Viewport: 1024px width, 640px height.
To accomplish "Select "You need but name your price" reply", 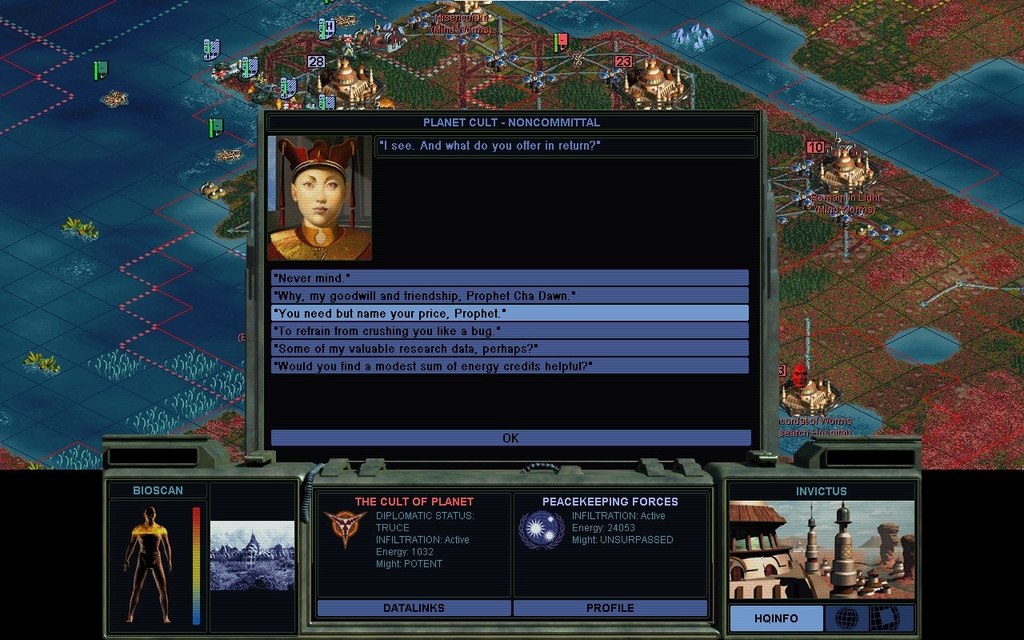I will 509,313.
